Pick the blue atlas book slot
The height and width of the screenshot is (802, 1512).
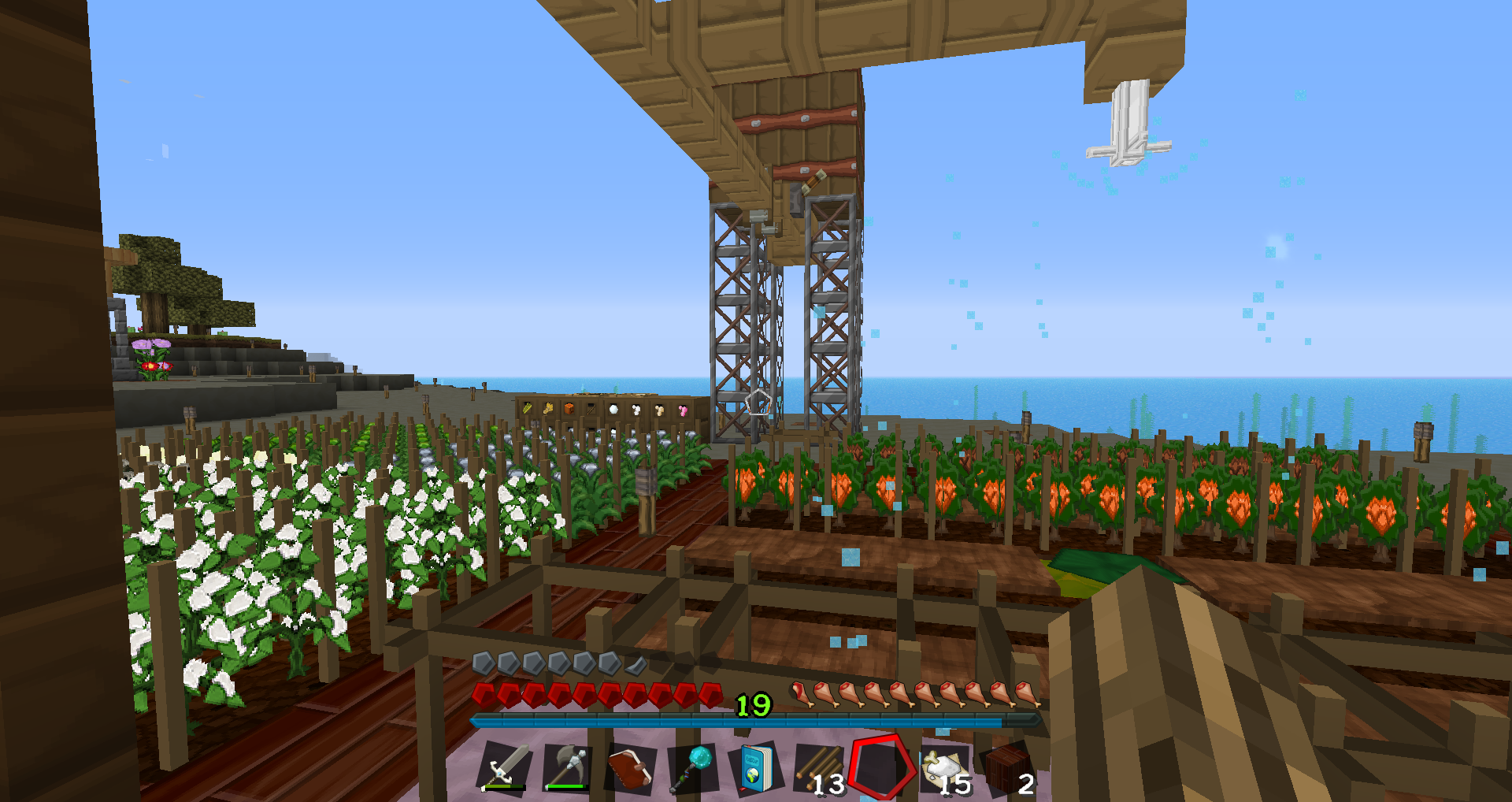(754, 767)
